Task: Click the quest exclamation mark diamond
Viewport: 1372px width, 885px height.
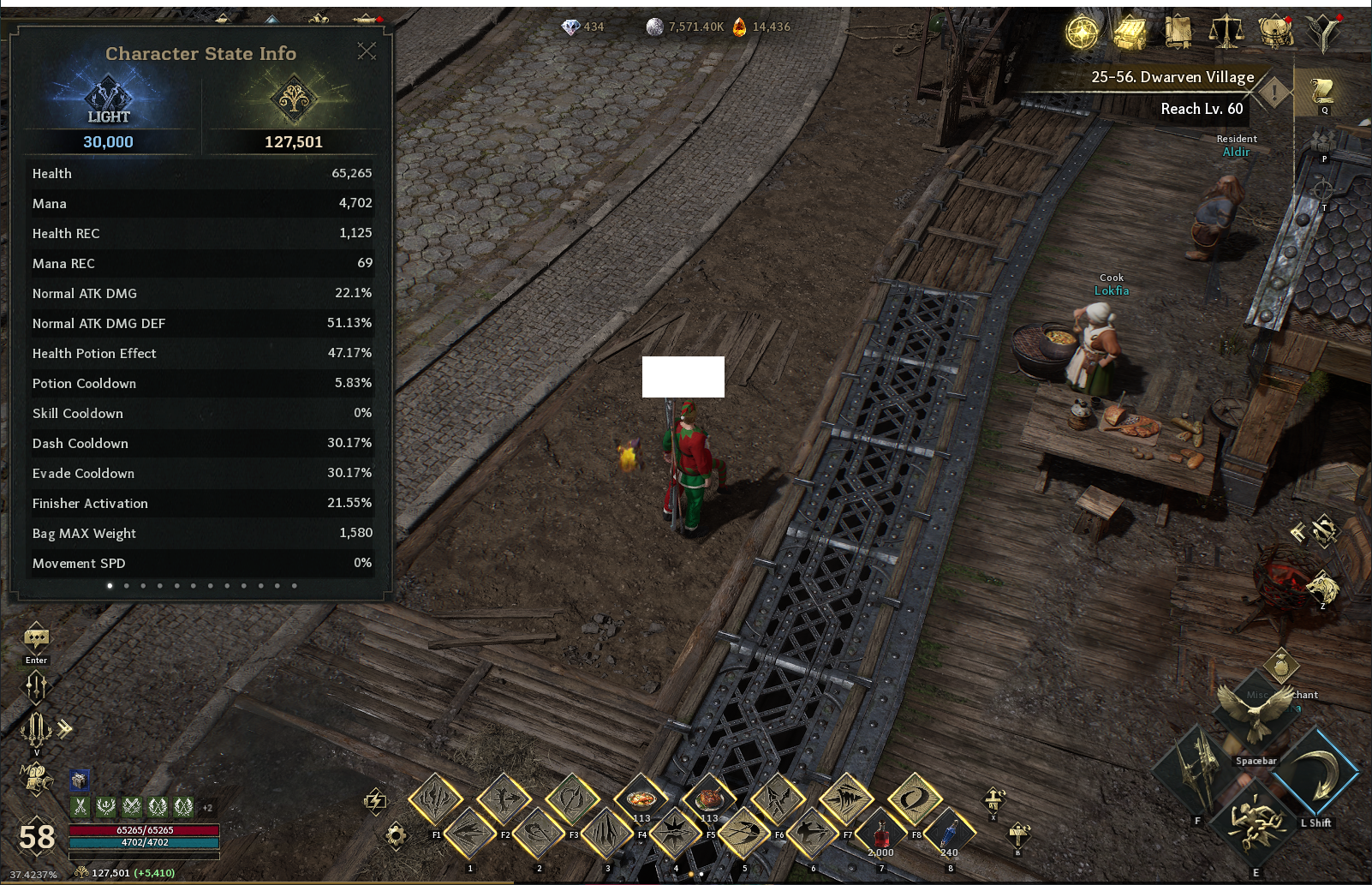Action: pos(1274,92)
